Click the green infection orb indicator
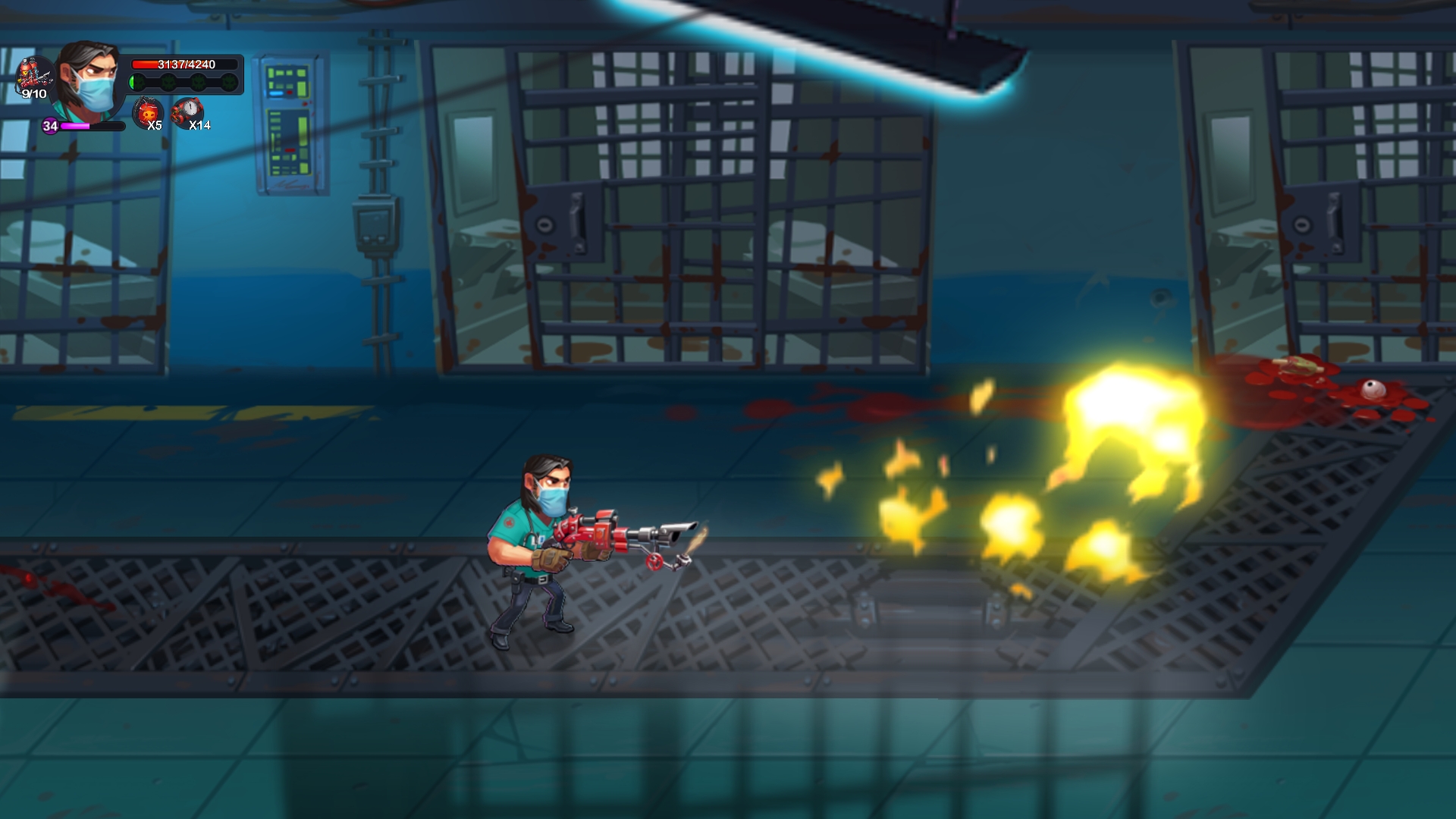The height and width of the screenshot is (819, 1456). point(132,81)
